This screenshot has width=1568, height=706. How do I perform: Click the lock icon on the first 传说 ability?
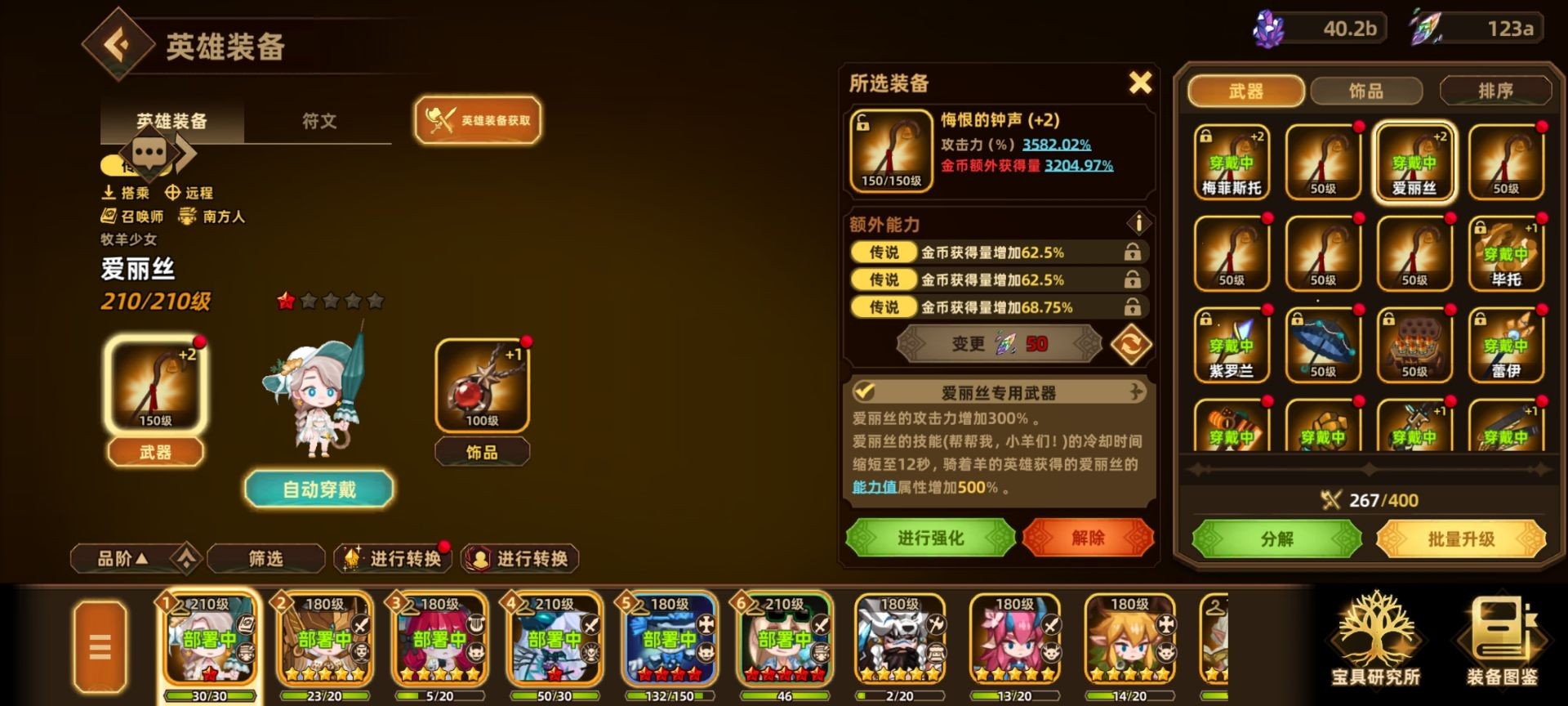coord(1133,252)
